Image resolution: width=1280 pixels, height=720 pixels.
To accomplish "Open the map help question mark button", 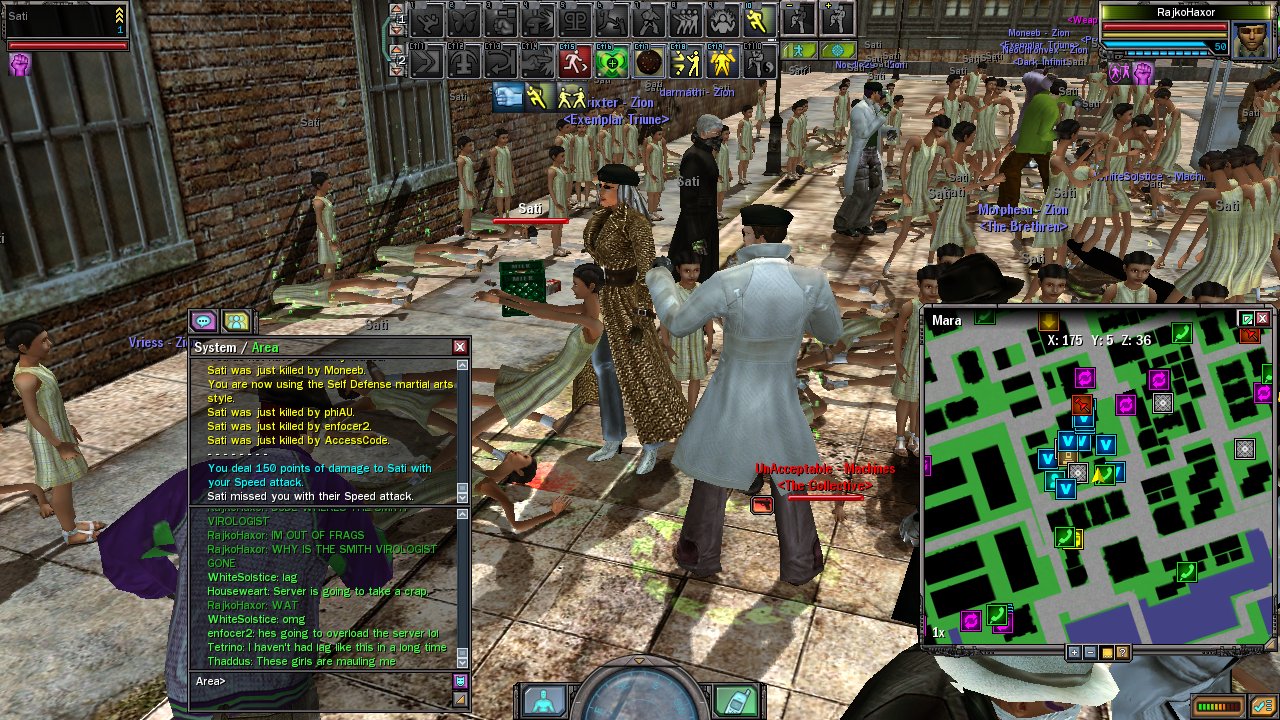I will point(1123,652).
